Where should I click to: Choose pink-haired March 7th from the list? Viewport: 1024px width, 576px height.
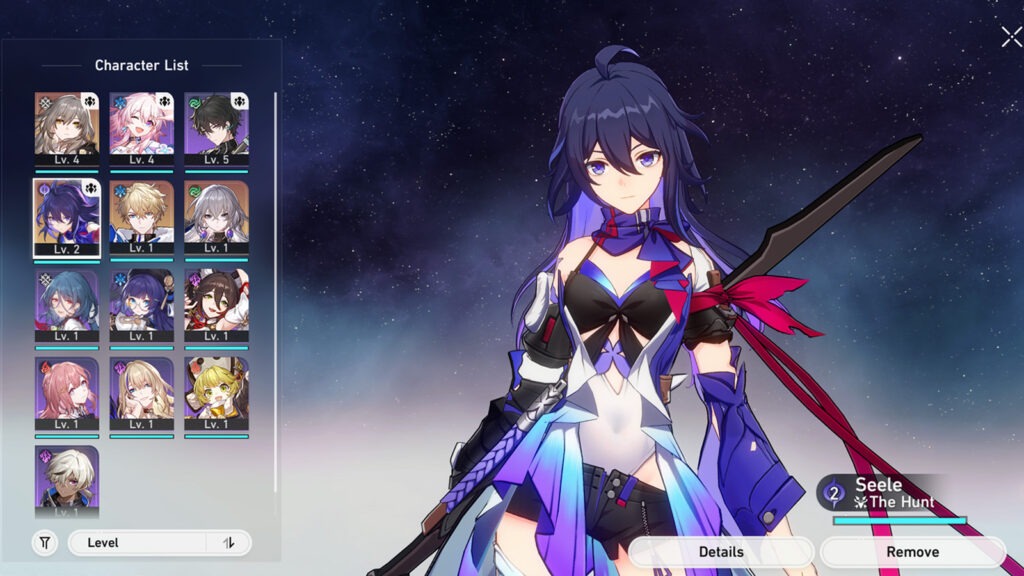click(141, 128)
